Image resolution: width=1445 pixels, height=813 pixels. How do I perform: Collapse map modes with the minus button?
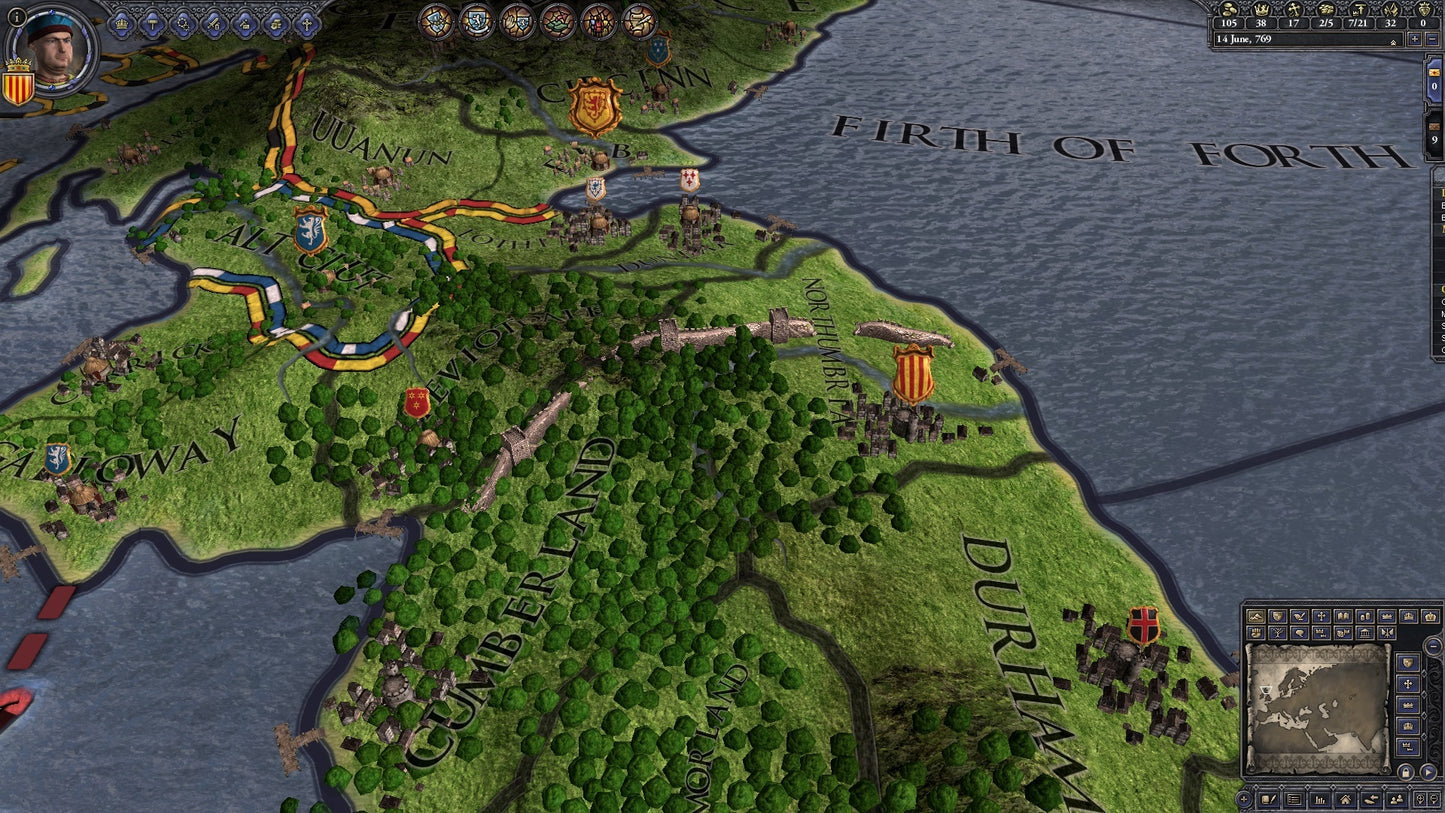(1433, 646)
